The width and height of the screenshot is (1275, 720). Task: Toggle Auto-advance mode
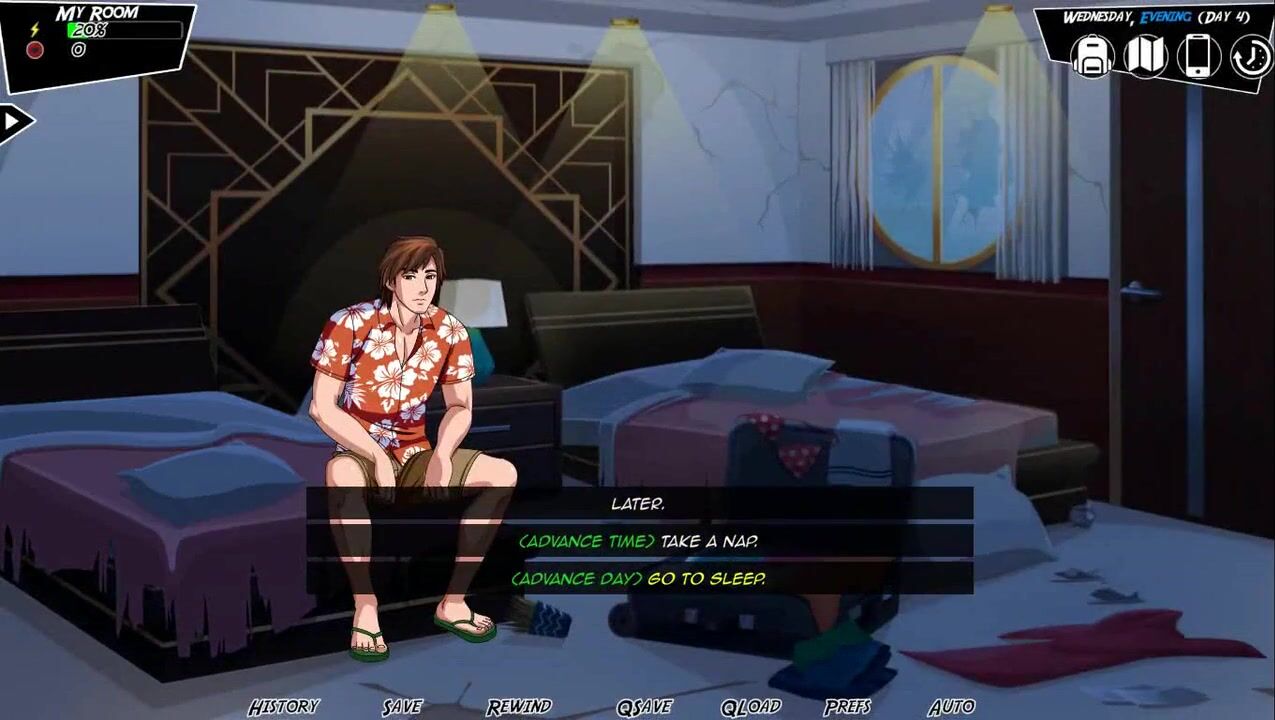pyautogui.click(x=951, y=707)
